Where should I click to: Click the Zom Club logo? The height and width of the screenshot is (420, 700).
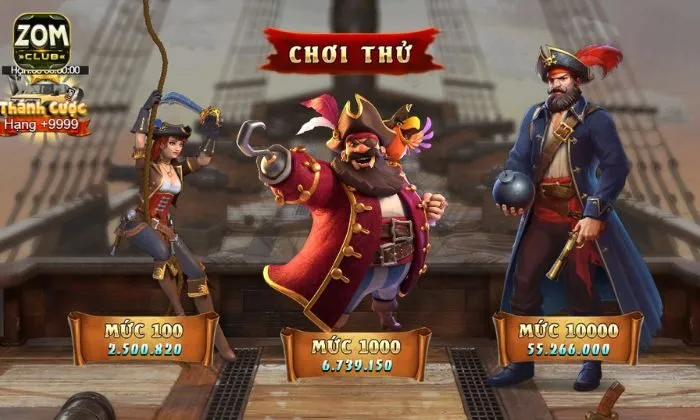tap(41, 38)
